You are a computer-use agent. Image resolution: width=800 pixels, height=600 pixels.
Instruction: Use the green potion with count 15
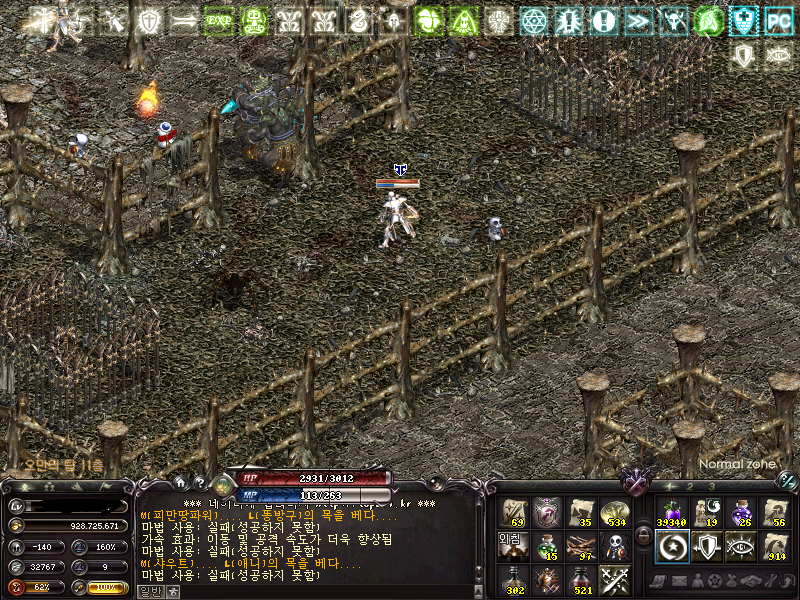point(546,546)
